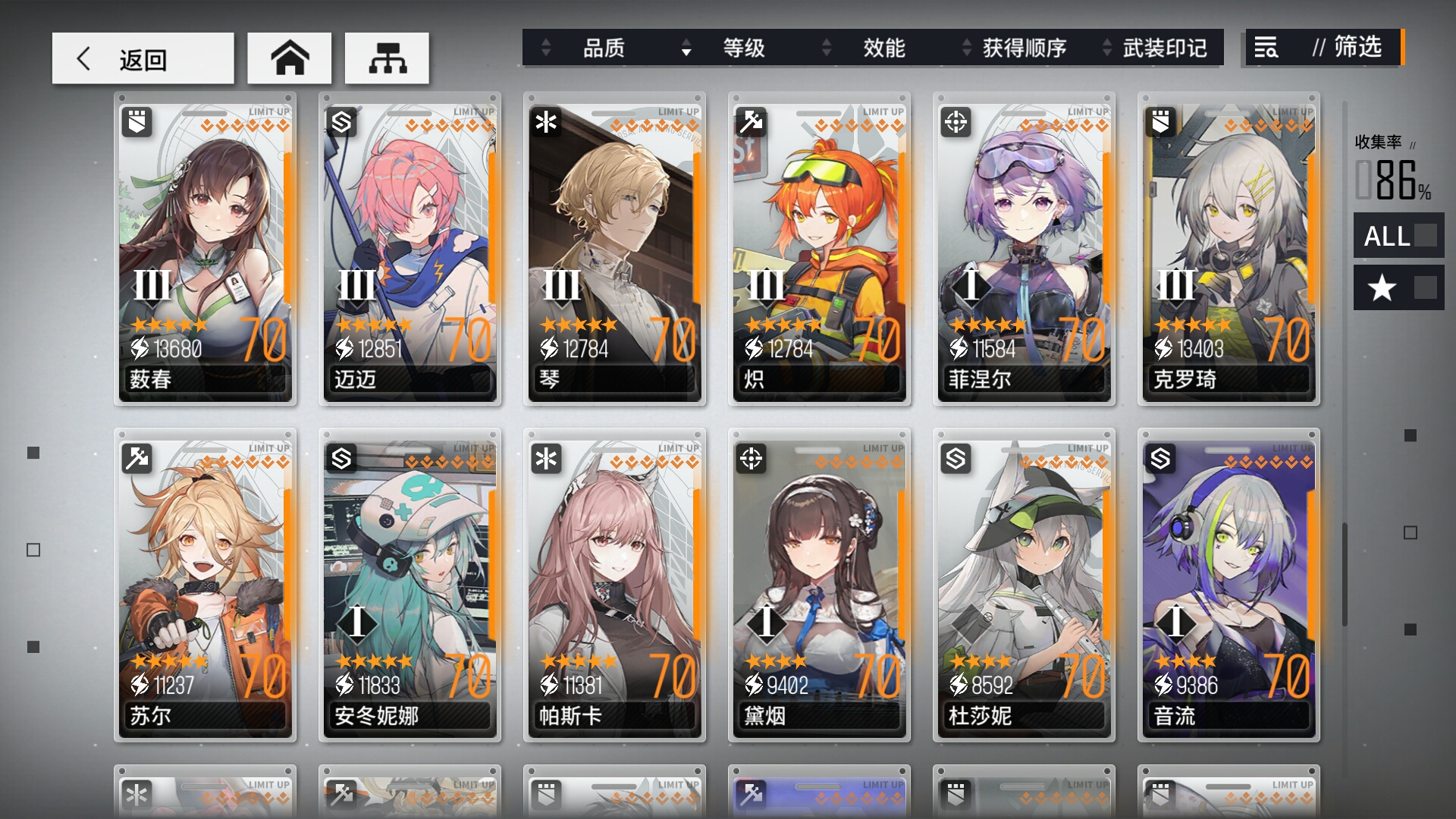Toggle the star favorites filter
The image size is (1456, 819).
[x=1398, y=287]
